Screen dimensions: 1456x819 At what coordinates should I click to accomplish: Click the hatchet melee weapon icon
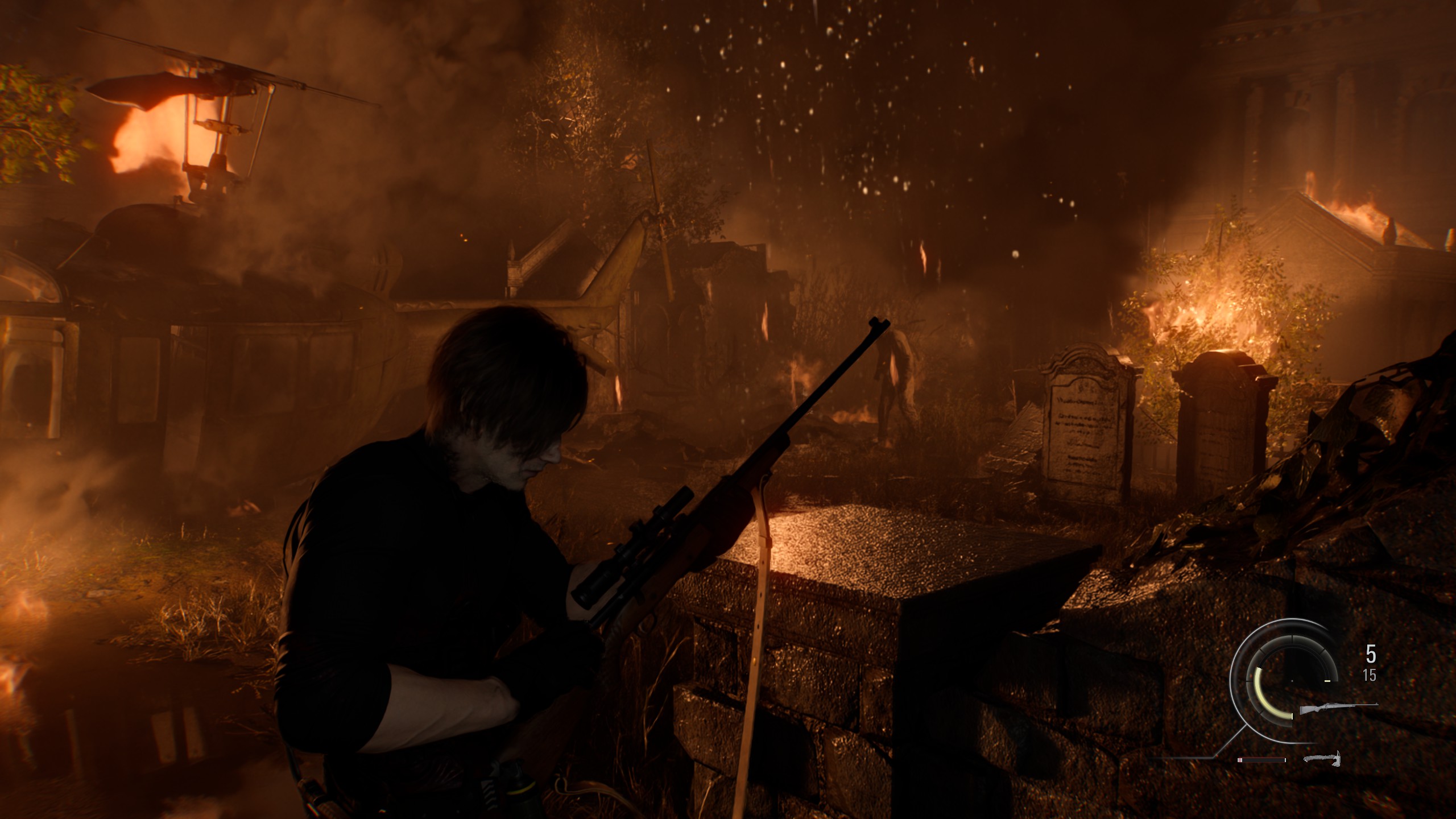(x=1322, y=758)
